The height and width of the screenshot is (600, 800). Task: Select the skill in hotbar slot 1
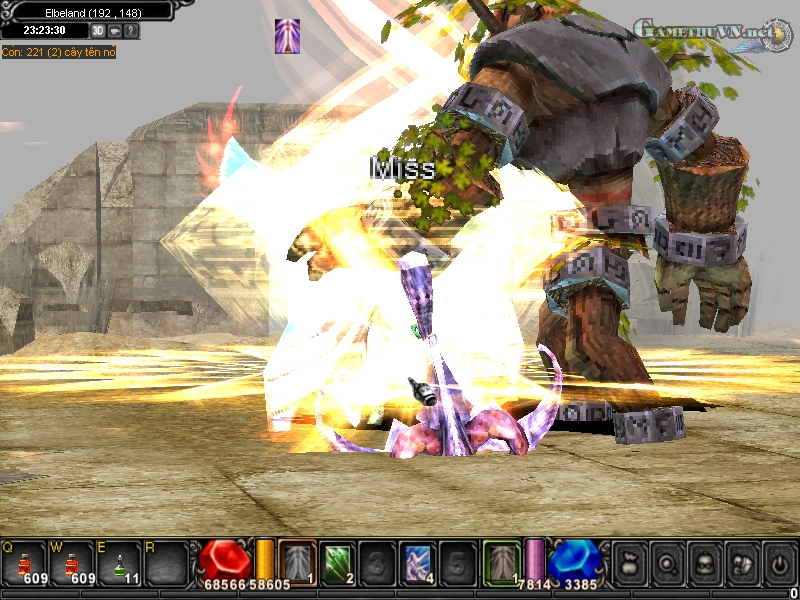[x=297, y=562]
